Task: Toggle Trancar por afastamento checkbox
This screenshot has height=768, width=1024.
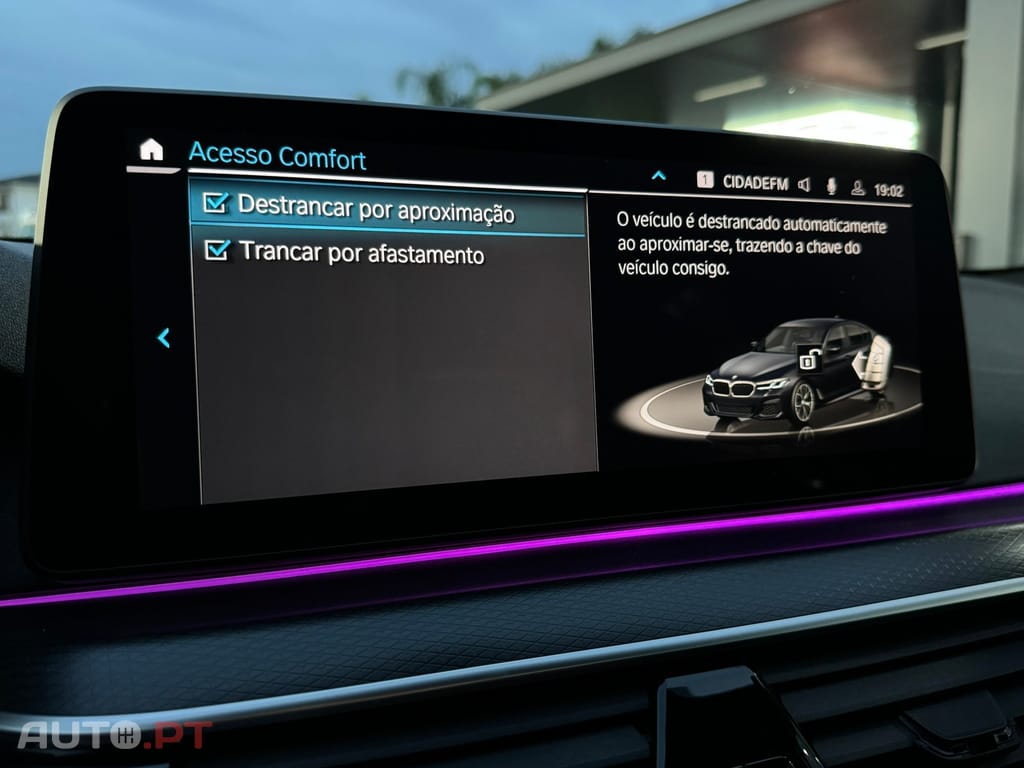Action: click(x=216, y=249)
